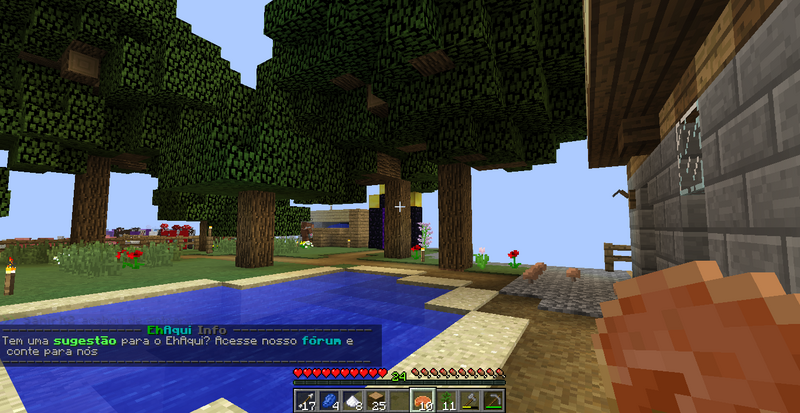Screen dimensions: 800x413
Task: Select the green sapling stack of 11
Action: [445, 401]
